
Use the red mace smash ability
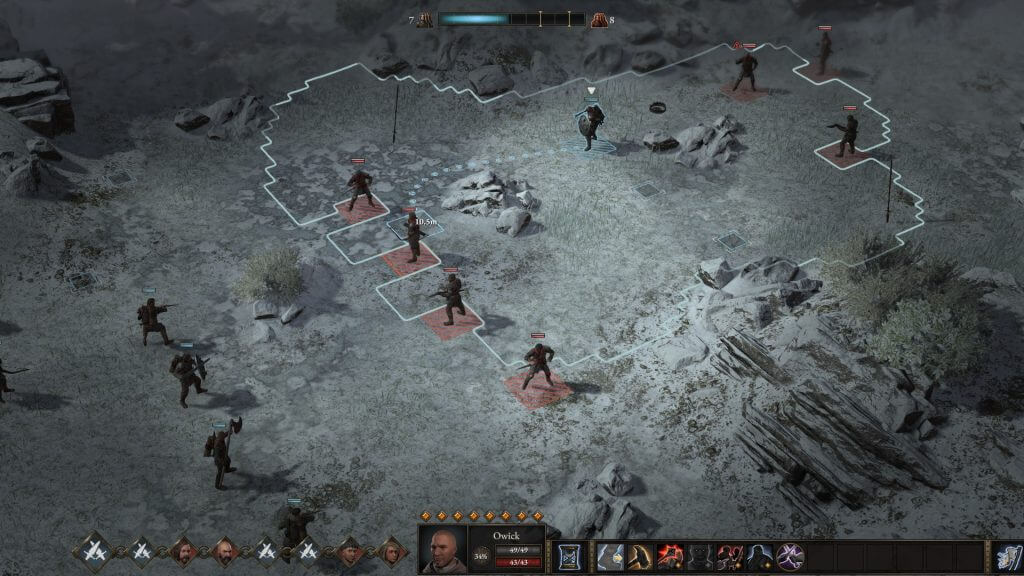pyautogui.click(x=670, y=557)
